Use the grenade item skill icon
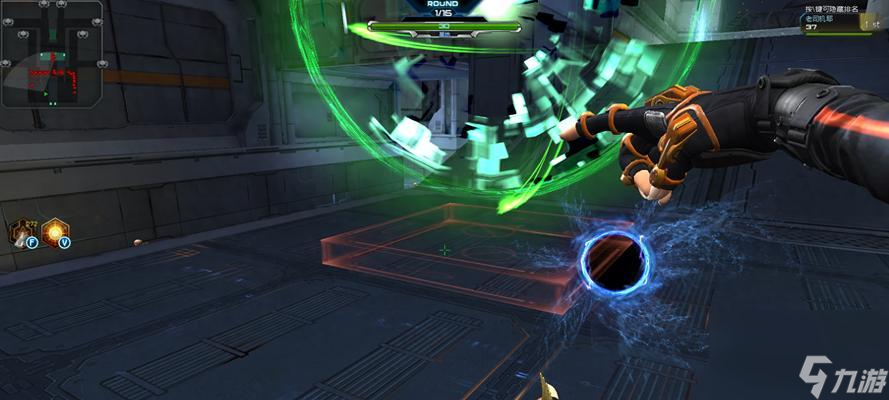Screen dimensions: 889x400 point(22,233)
